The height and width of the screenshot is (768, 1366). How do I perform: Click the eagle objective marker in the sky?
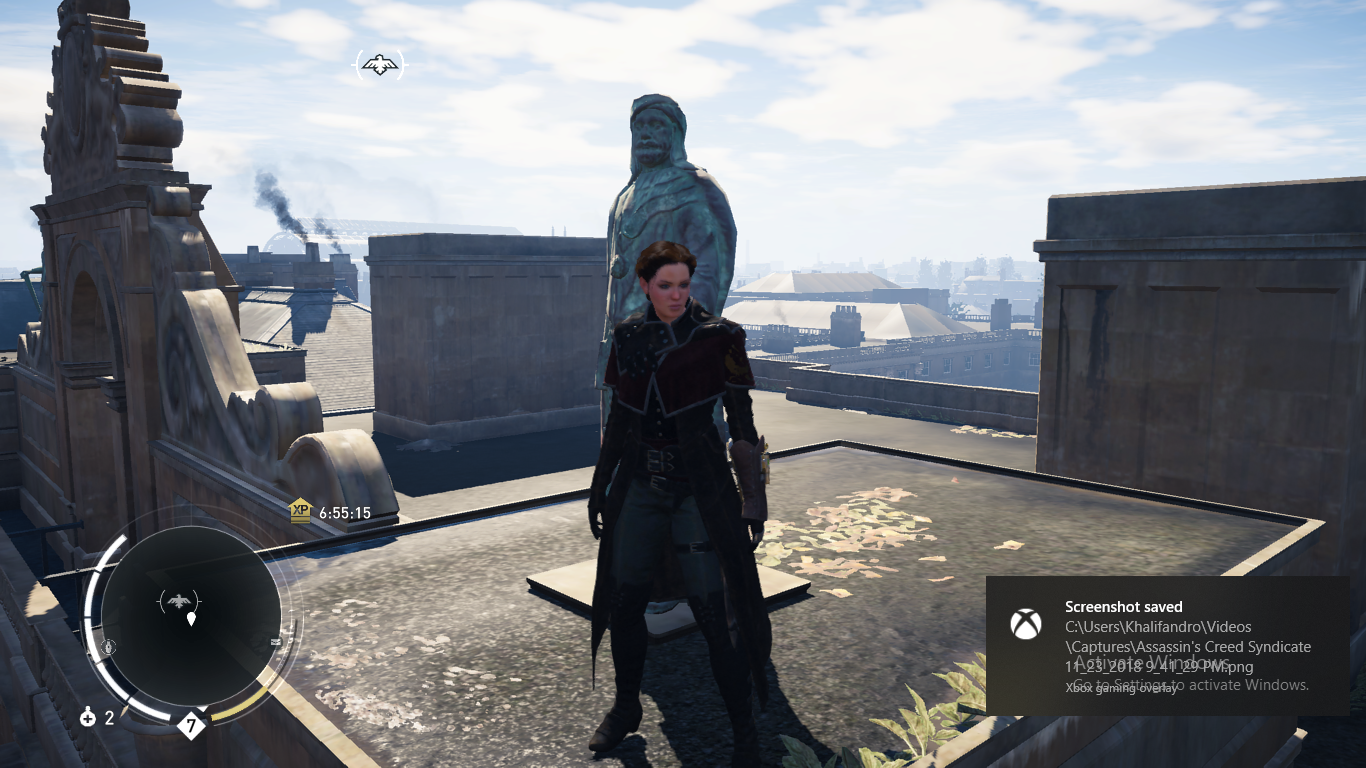pos(380,66)
